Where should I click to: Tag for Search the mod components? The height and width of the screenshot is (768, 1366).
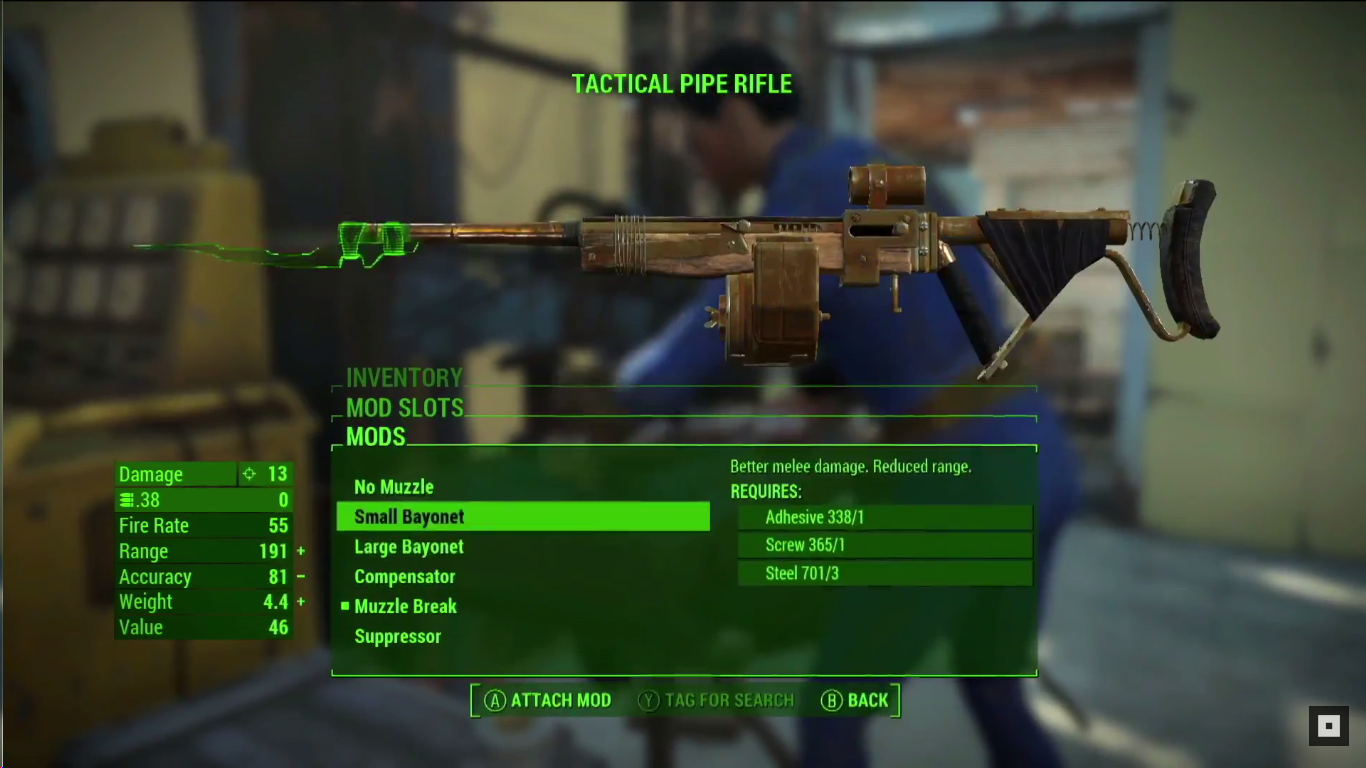[x=716, y=700]
